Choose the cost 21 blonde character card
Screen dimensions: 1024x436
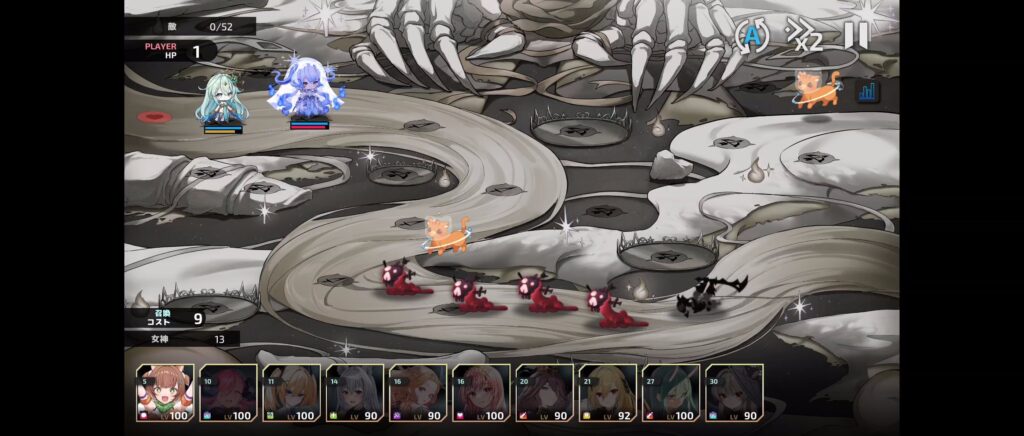(x=608, y=393)
